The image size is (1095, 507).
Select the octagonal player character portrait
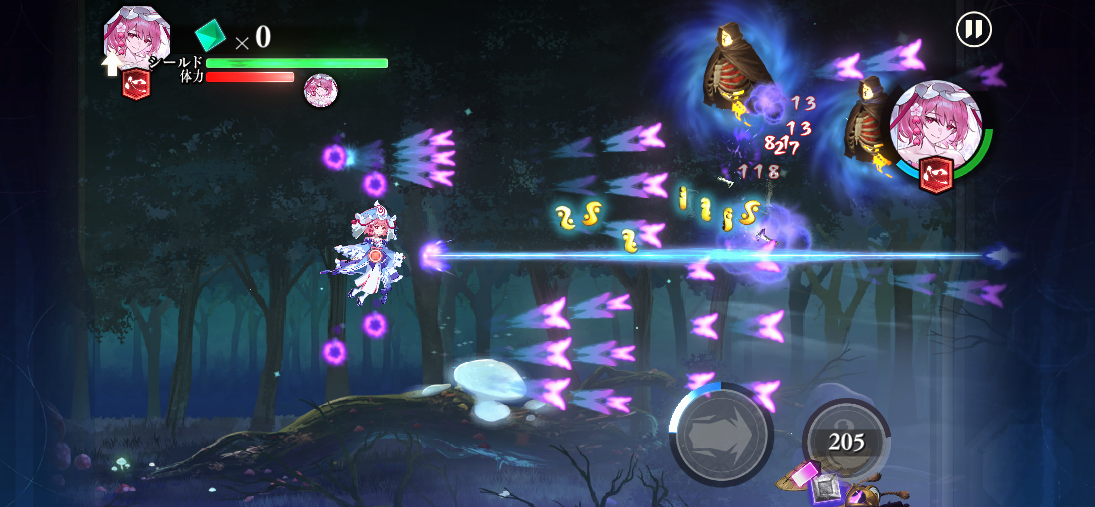pos(137,39)
